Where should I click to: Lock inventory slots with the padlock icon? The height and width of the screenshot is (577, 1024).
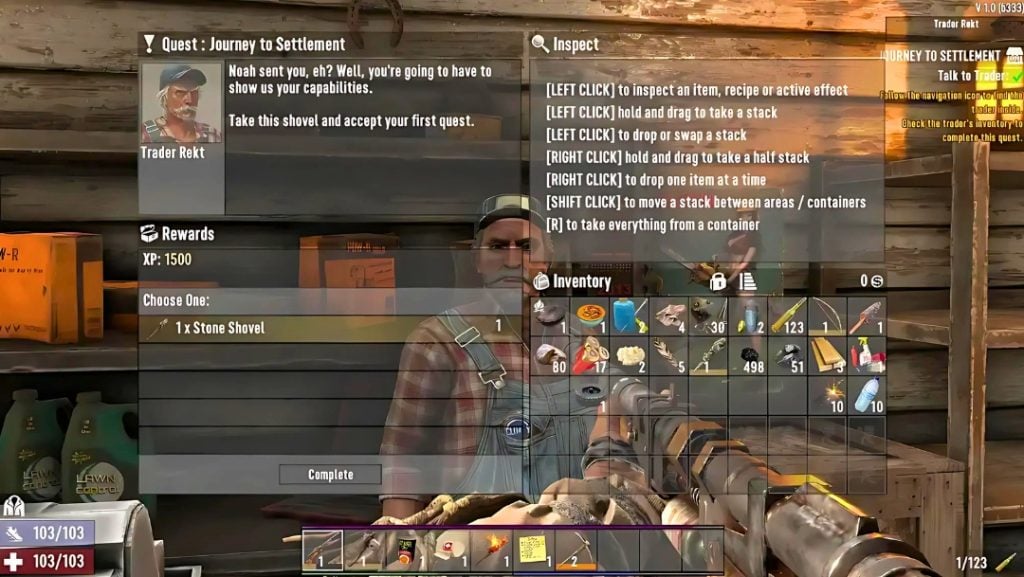pyautogui.click(x=717, y=282)
